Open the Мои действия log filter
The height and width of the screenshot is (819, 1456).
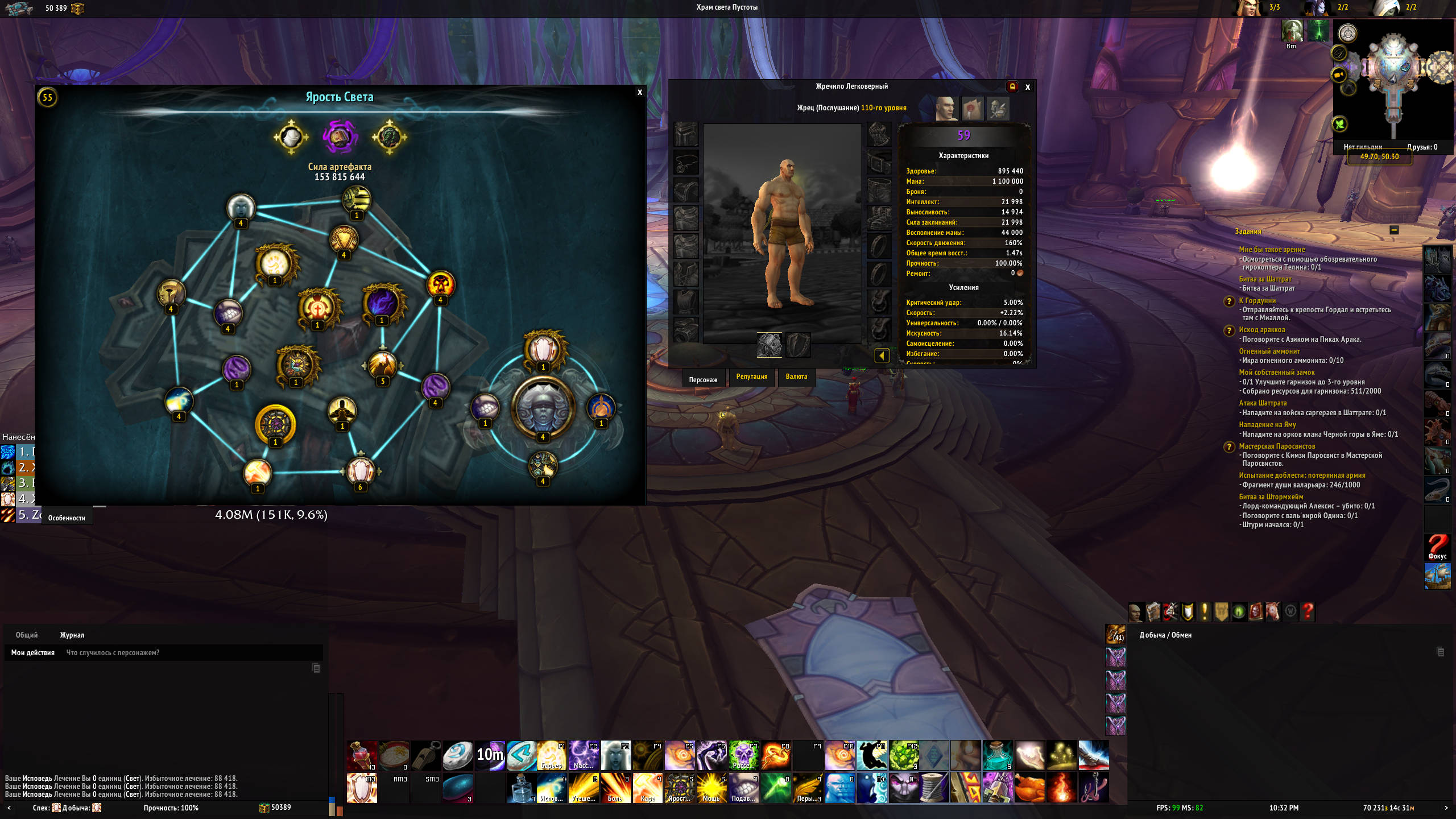tap(33, 653)
